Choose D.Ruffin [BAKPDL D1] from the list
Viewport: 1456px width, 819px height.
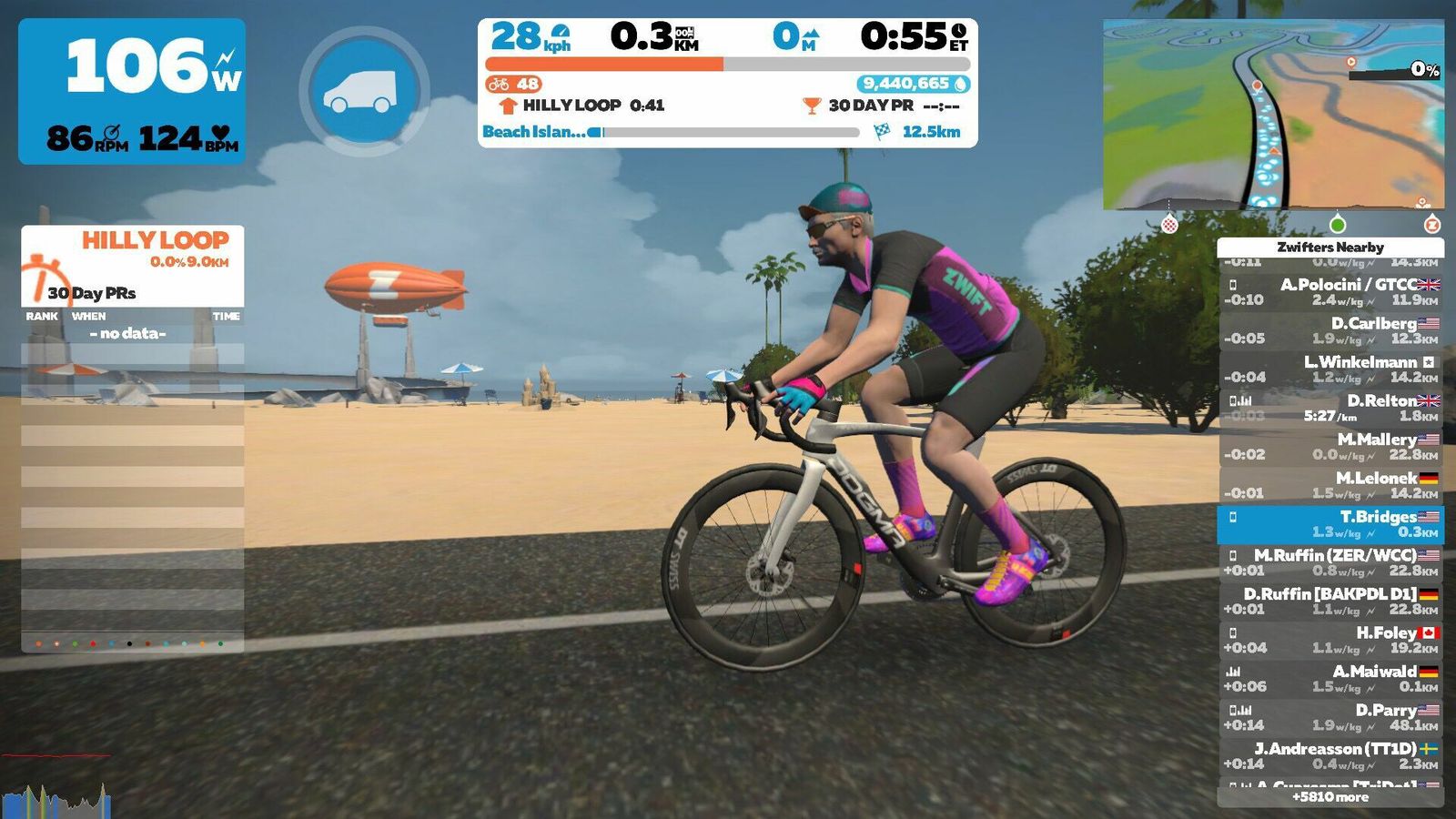(x=1330, y=602)
